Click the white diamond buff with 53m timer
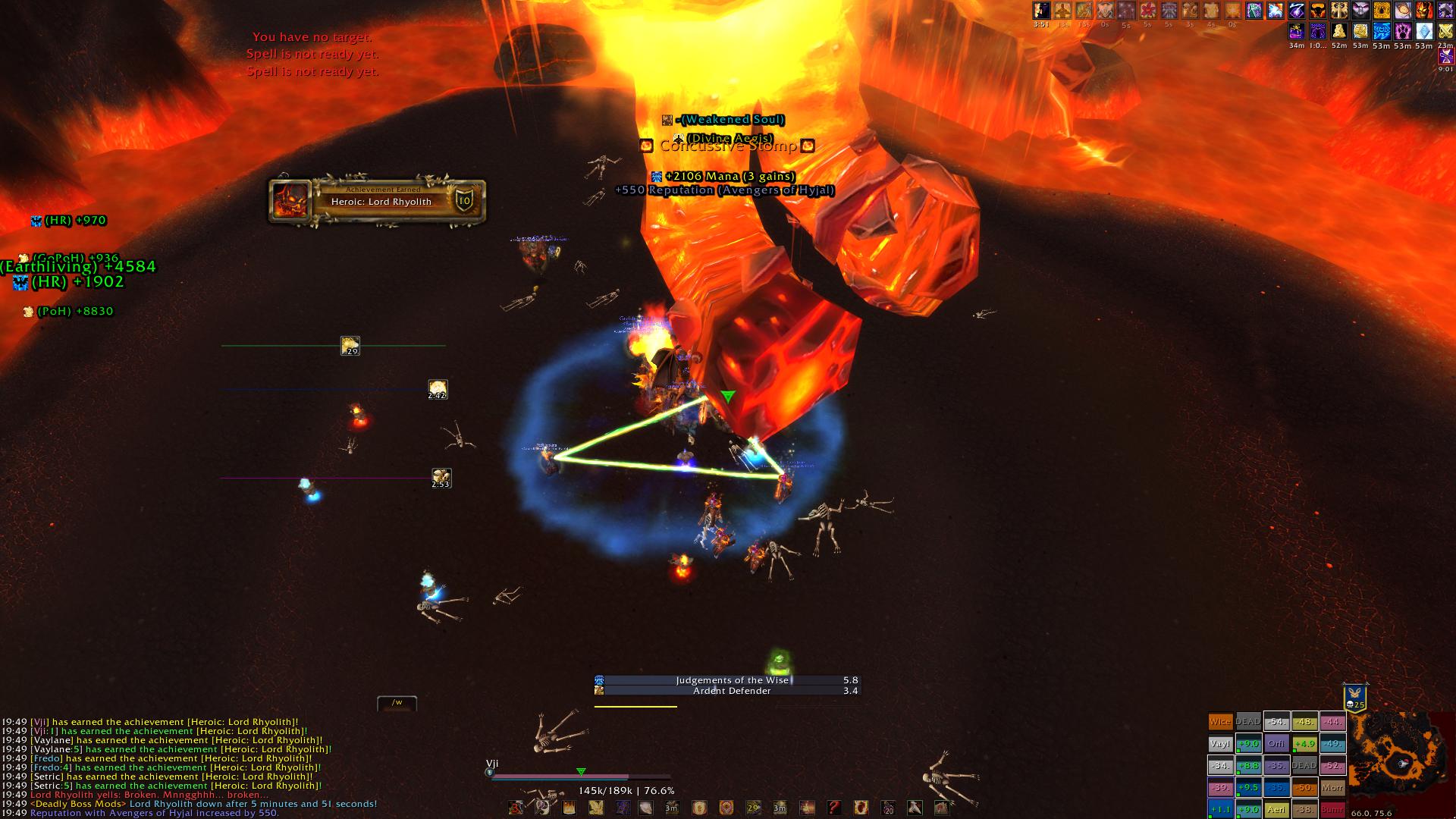 1424,32
